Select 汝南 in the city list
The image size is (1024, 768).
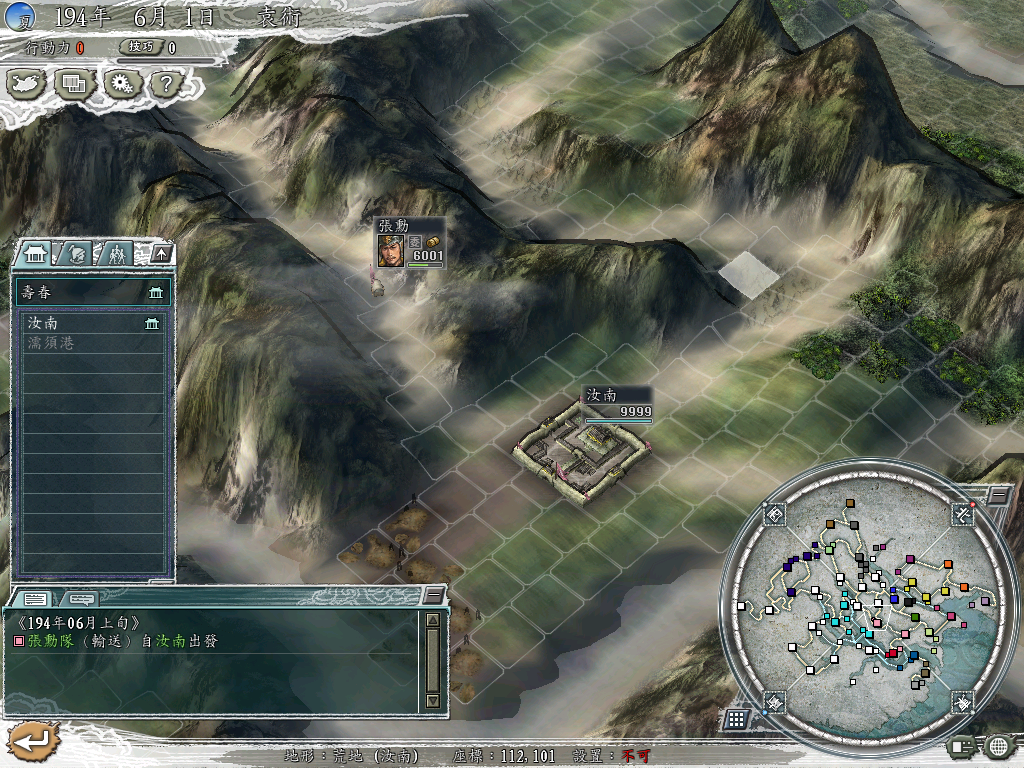coord(92,324)
